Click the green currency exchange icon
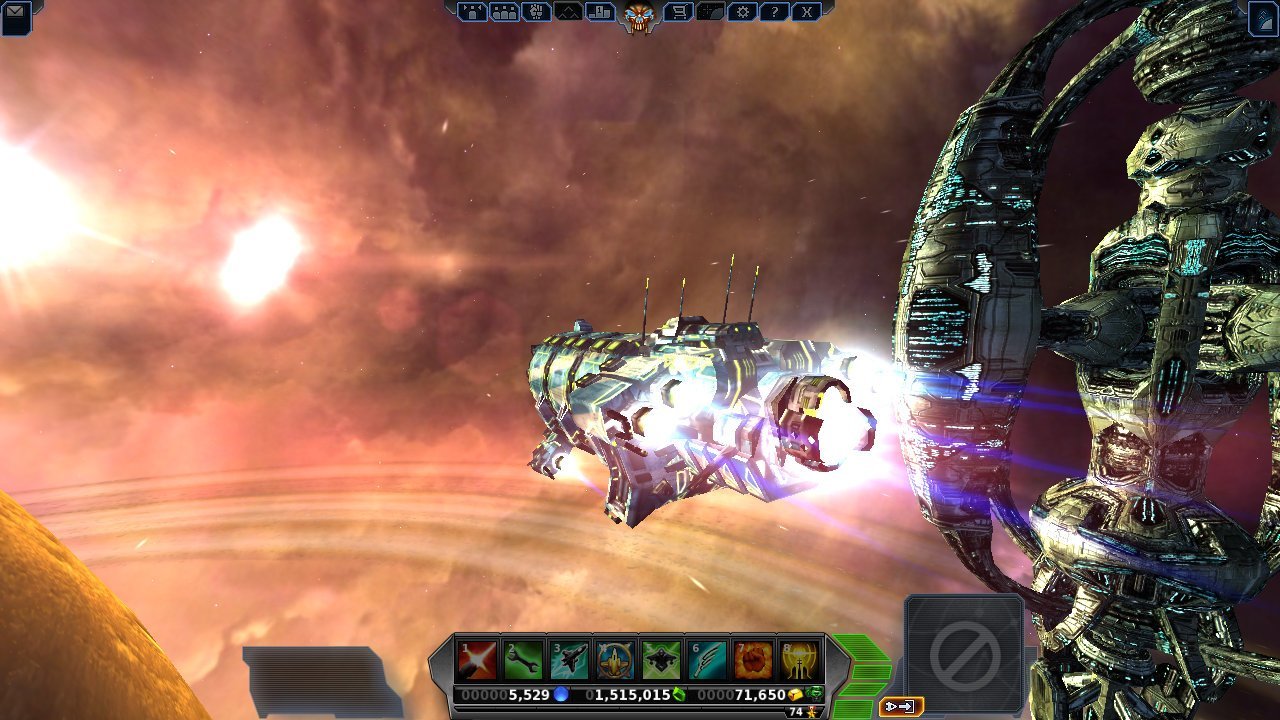 (815, 694)
